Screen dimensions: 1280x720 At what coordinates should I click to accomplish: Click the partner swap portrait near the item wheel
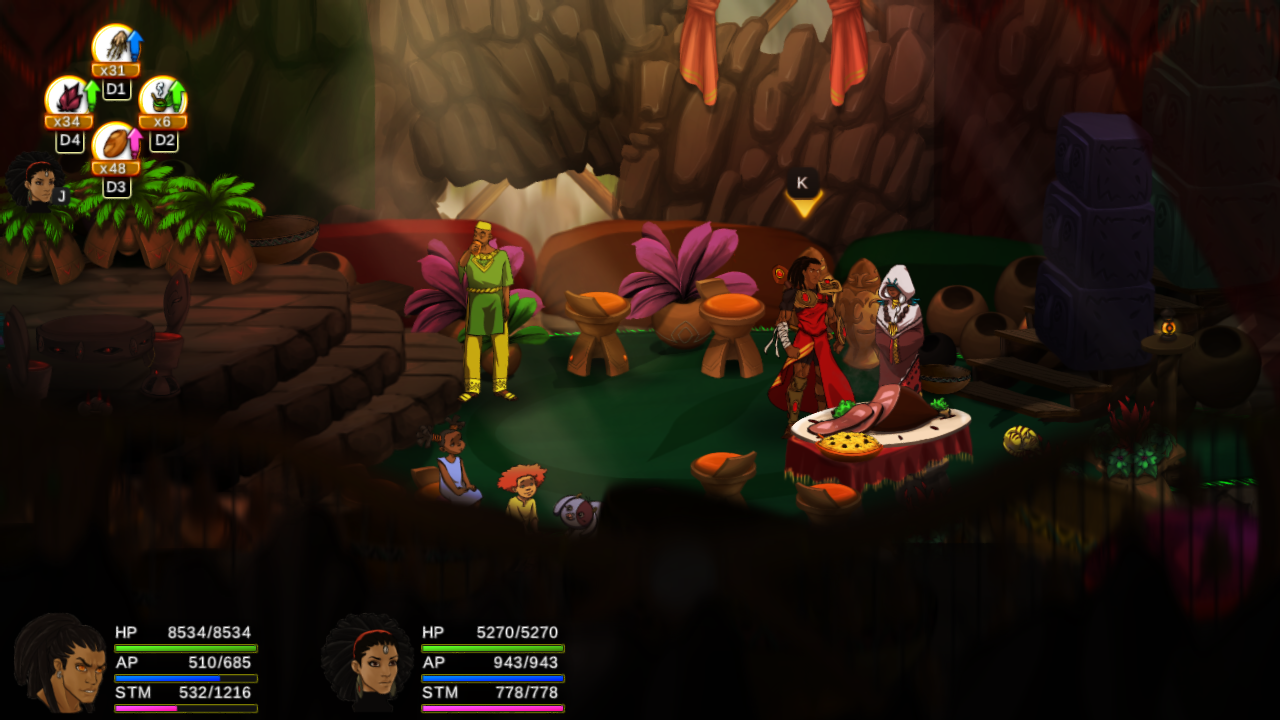[37, 182]
